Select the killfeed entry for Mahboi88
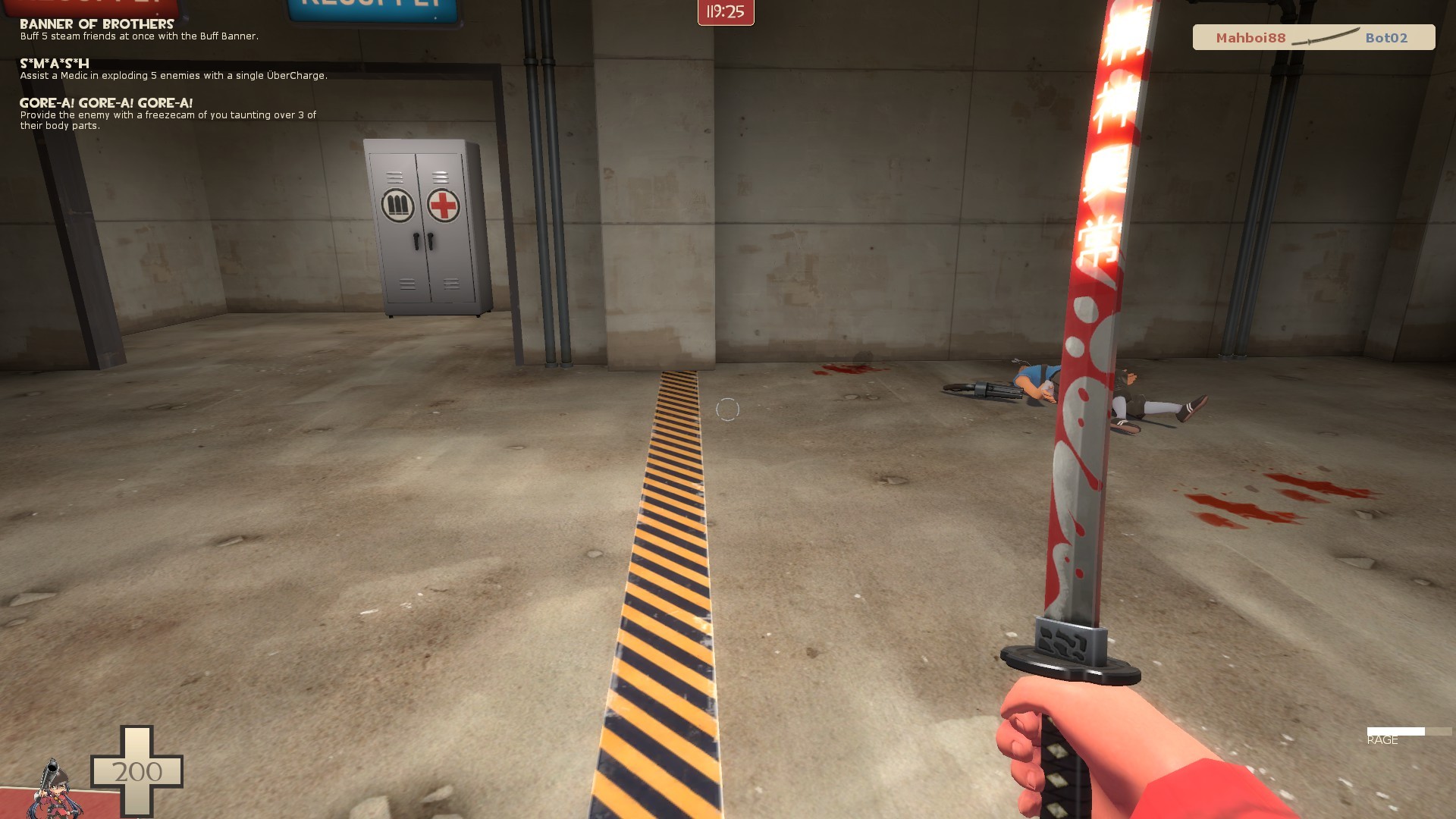This screenshot has height=819, width=1456. click(1251, 37)
